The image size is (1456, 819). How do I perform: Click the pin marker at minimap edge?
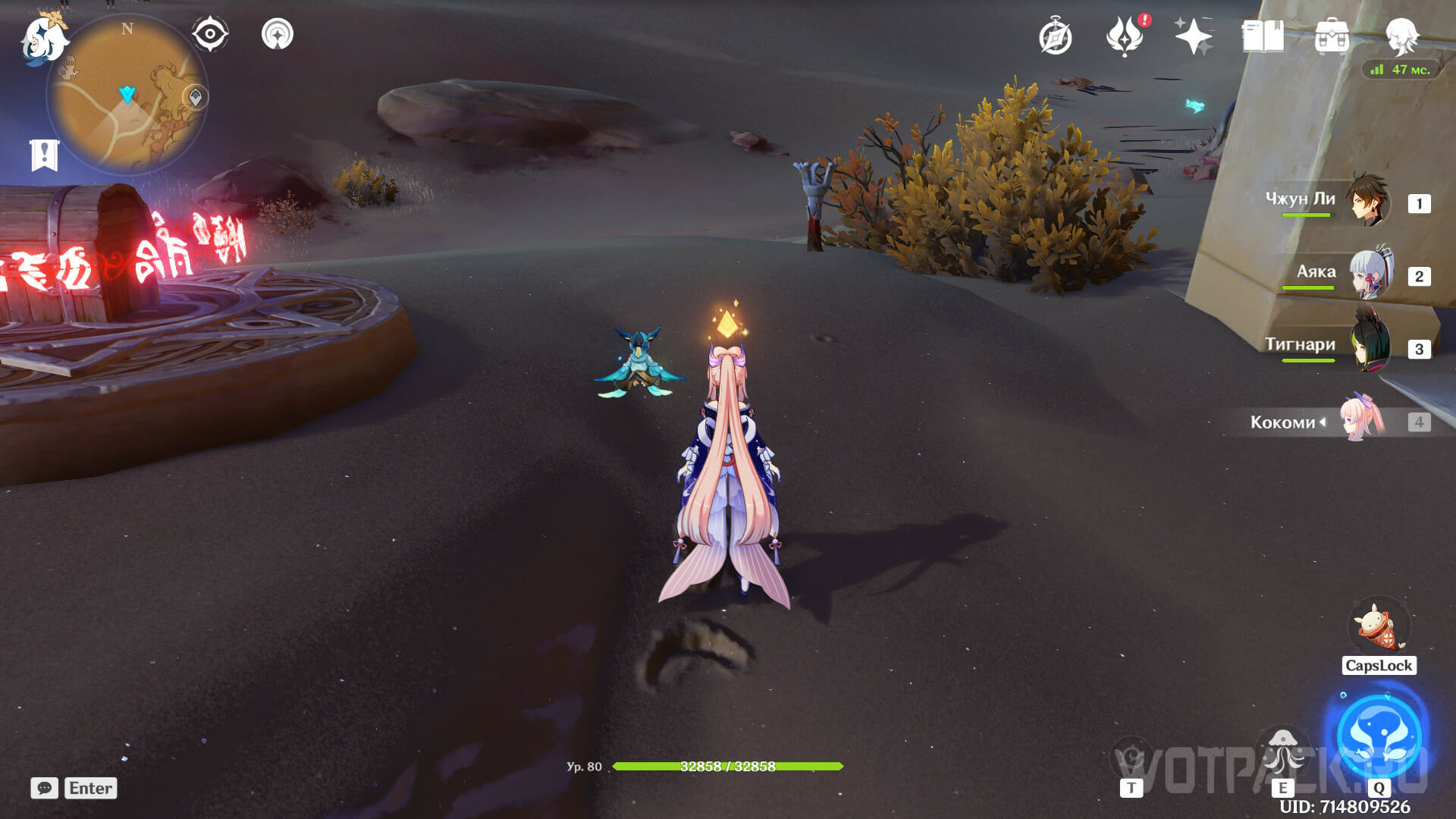[x=196, y=97]
